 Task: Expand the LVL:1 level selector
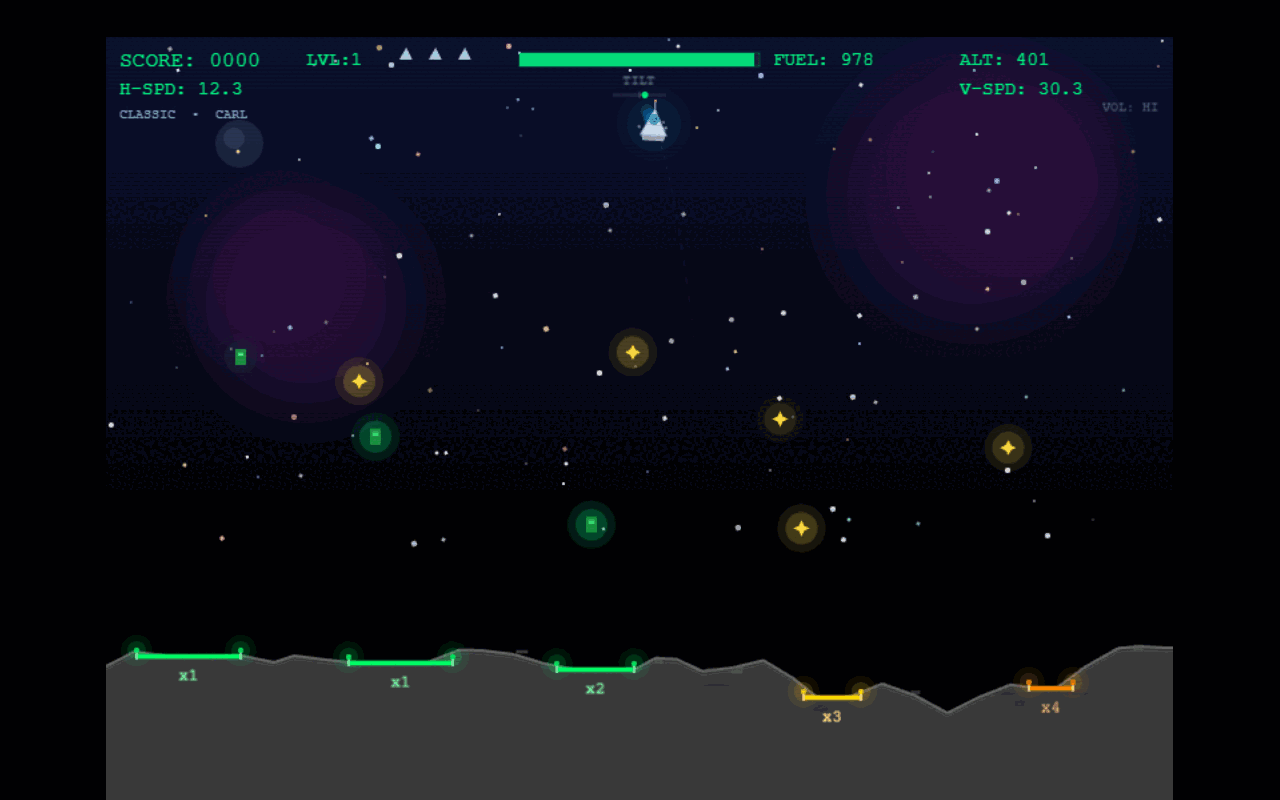coord(331,59)
